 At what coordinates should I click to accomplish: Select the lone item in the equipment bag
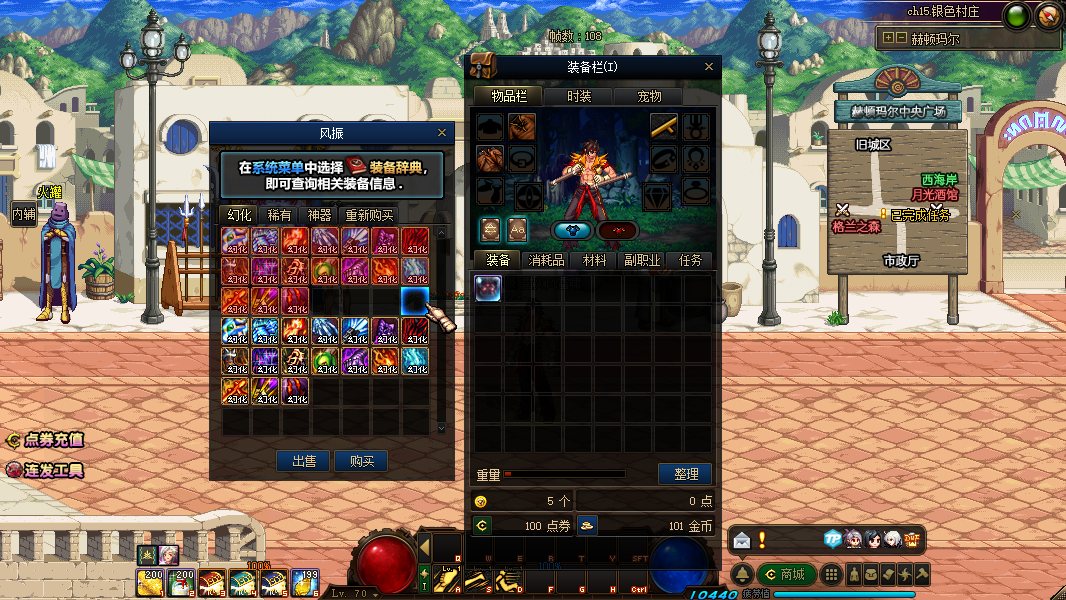488,288
